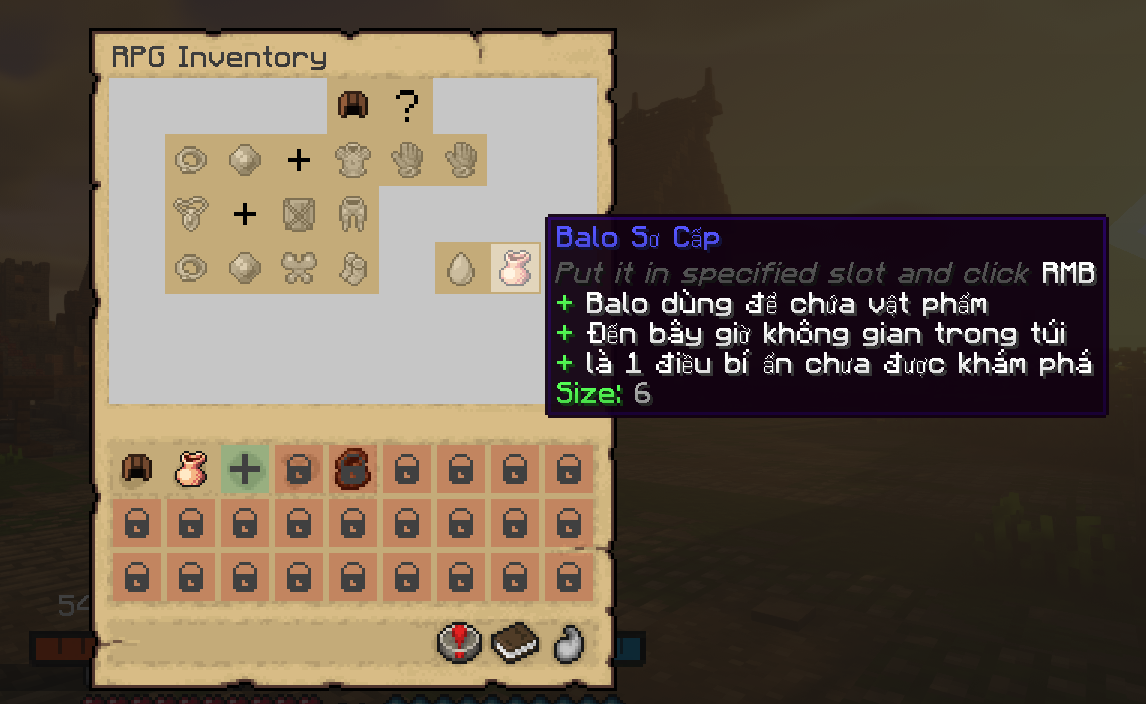Click the empty necklace amulet slot
Viewport: 1146px width, 704px height.
(191, 213)
